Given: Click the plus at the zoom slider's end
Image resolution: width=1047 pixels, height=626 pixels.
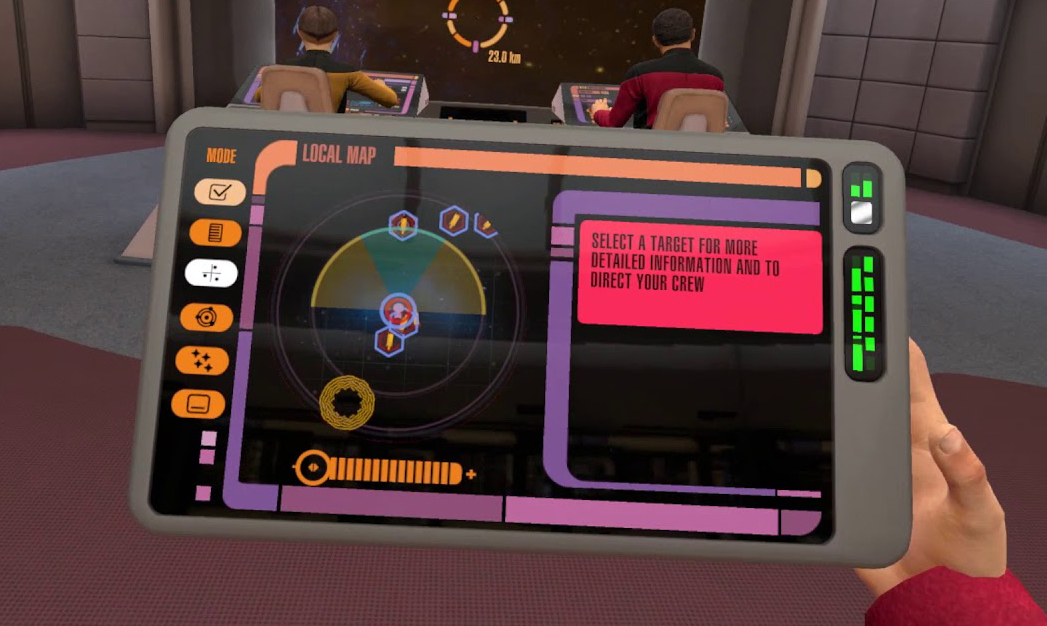Looking at the screenshot, I should pyautogui.click(x=471, y=474).
